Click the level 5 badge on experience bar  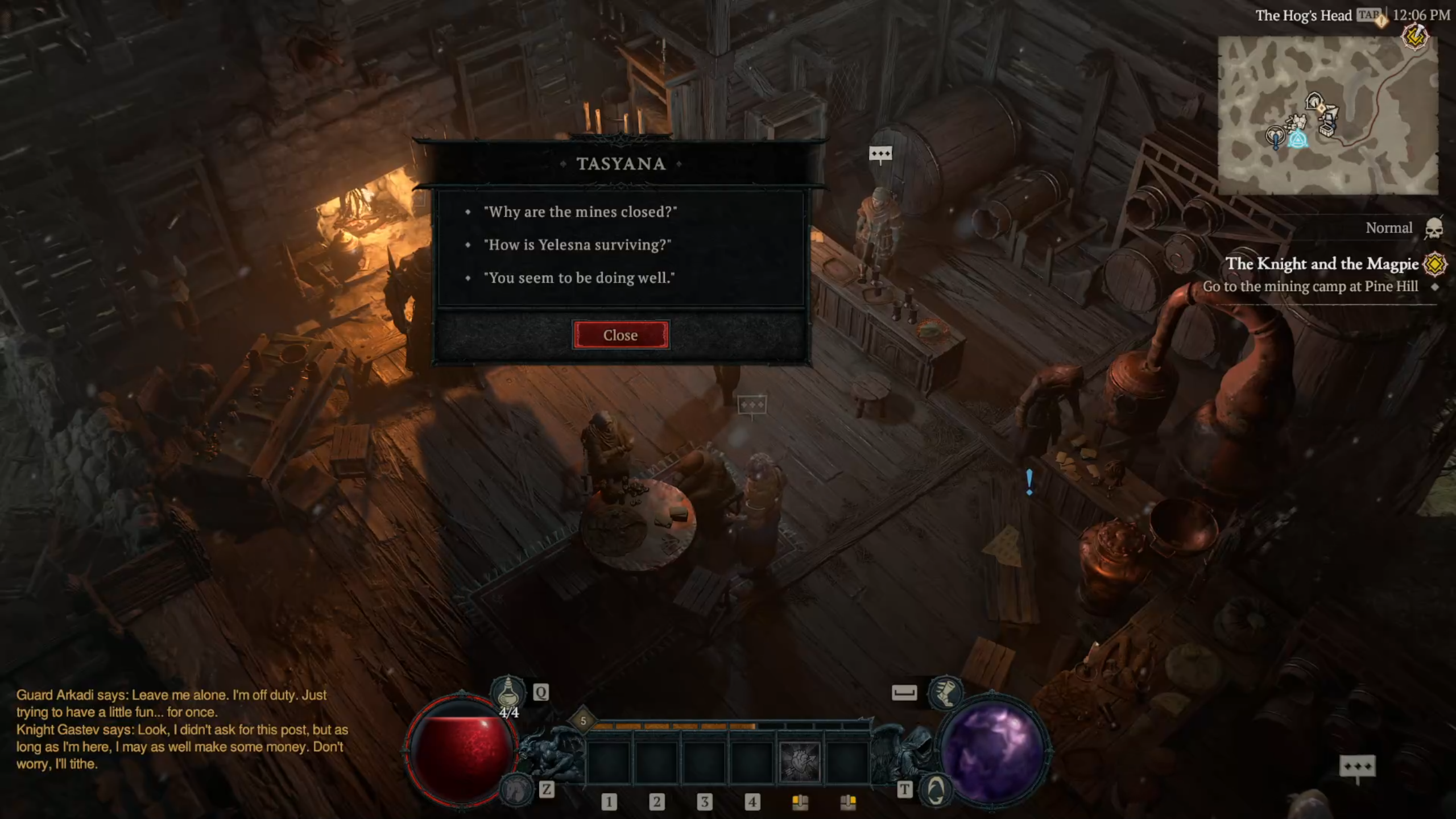583,721
